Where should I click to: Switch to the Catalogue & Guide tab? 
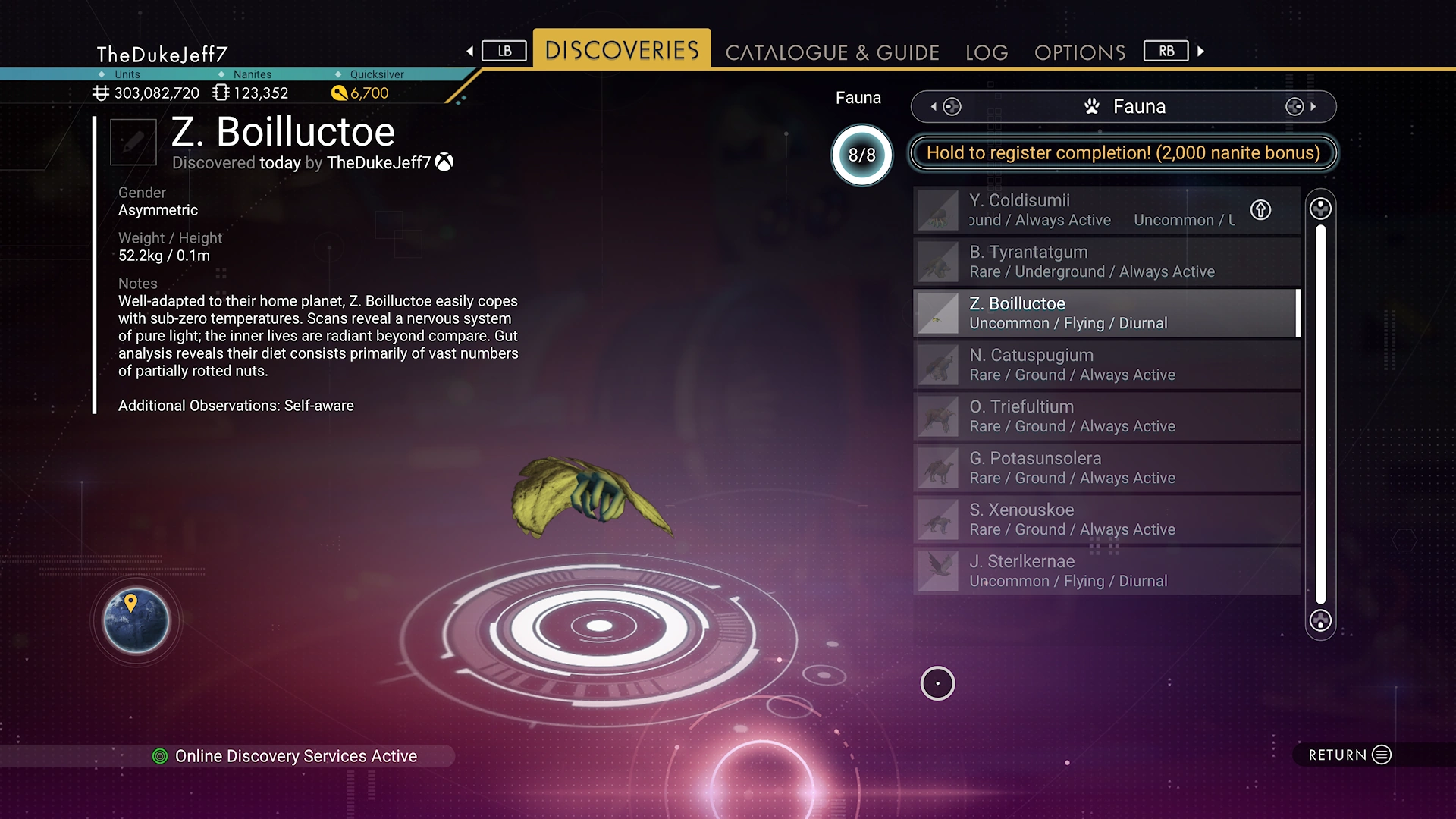[x=832, y=52]
